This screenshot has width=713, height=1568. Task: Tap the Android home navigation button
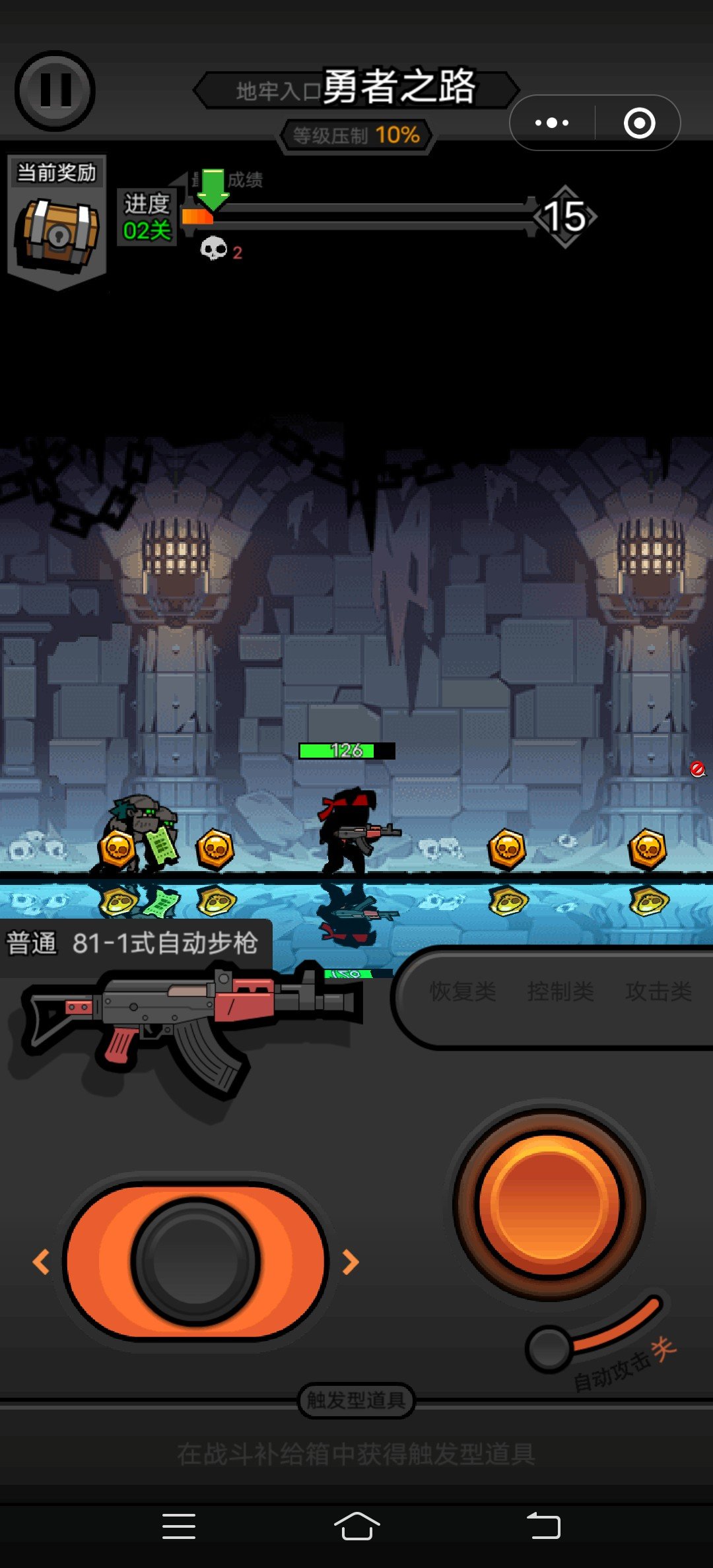click(356, 1526)
